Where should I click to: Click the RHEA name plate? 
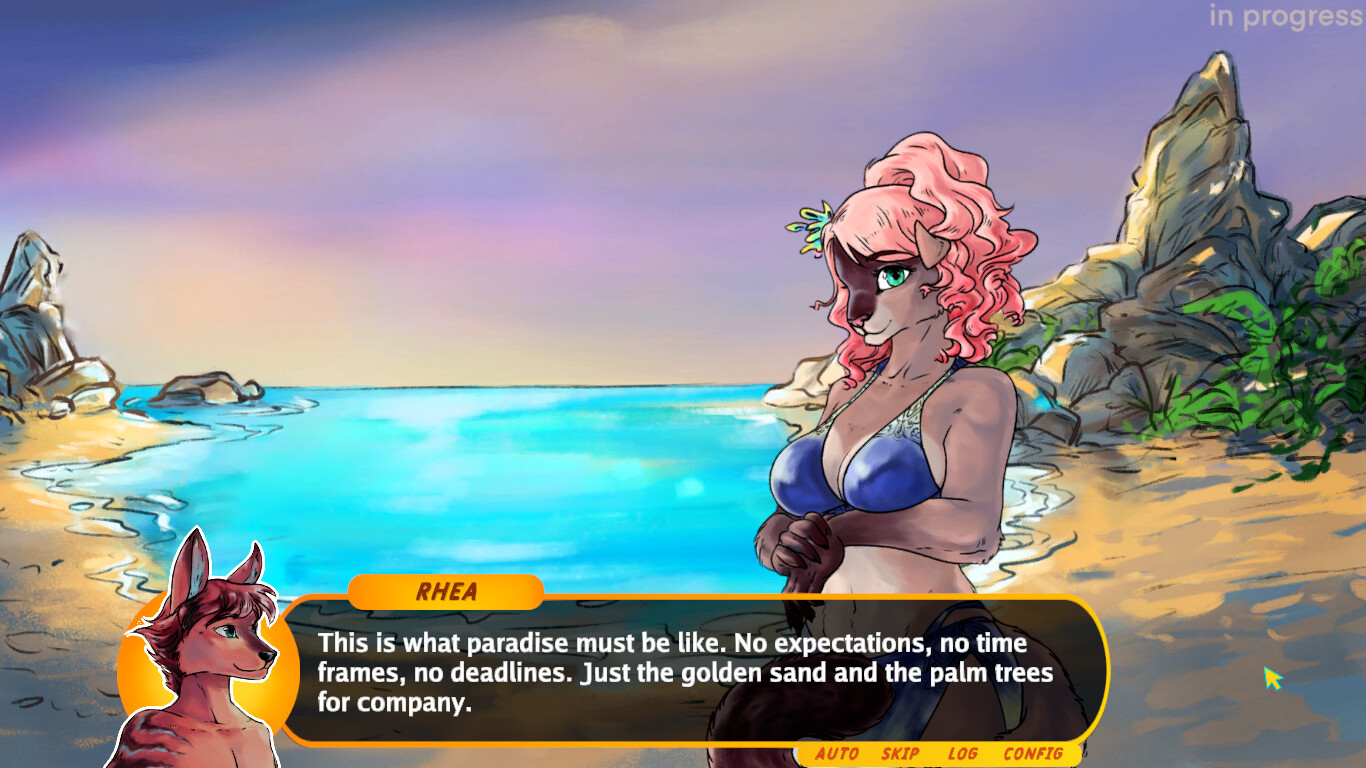click(443, 592)
